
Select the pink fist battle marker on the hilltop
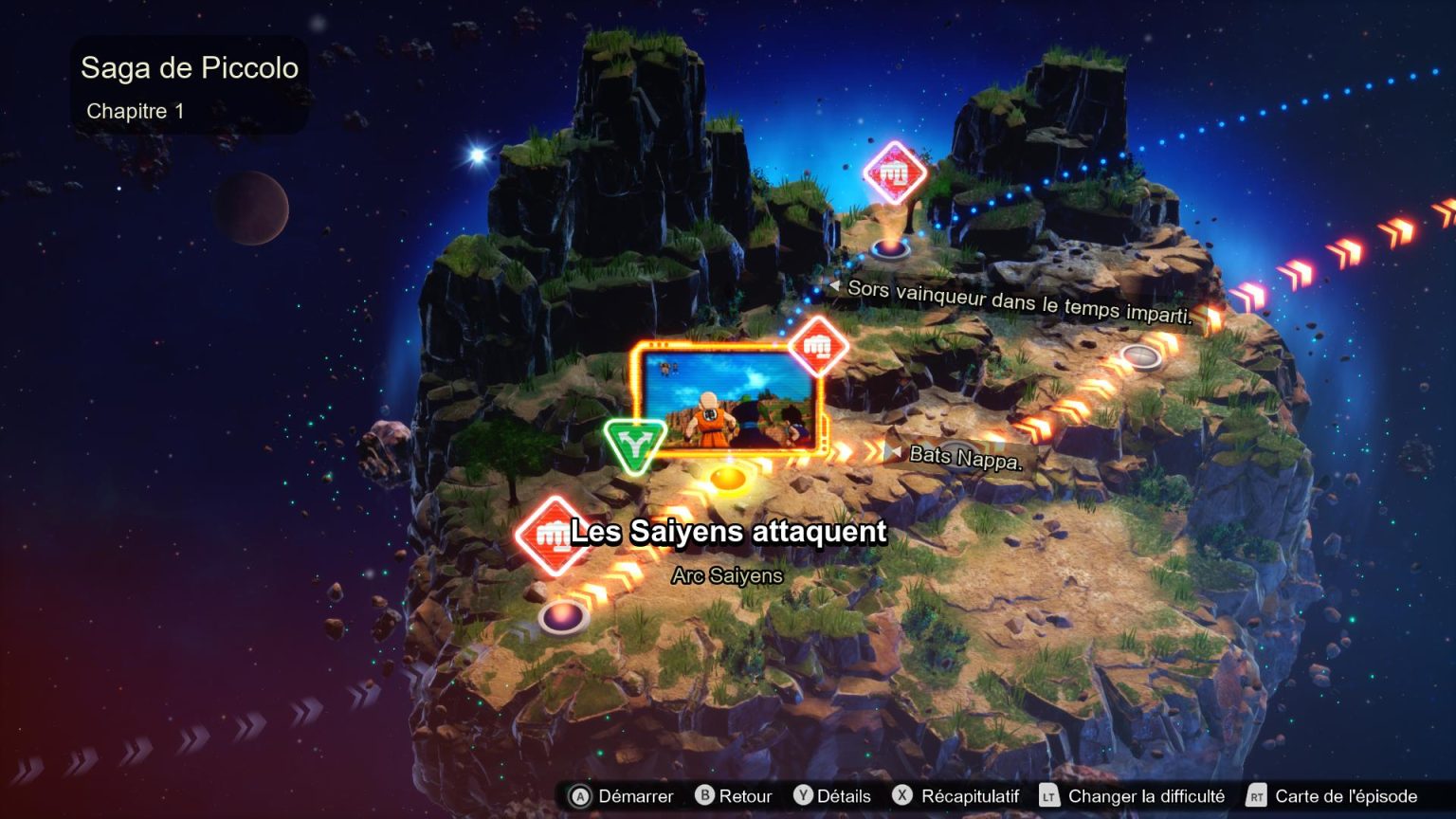894,173
